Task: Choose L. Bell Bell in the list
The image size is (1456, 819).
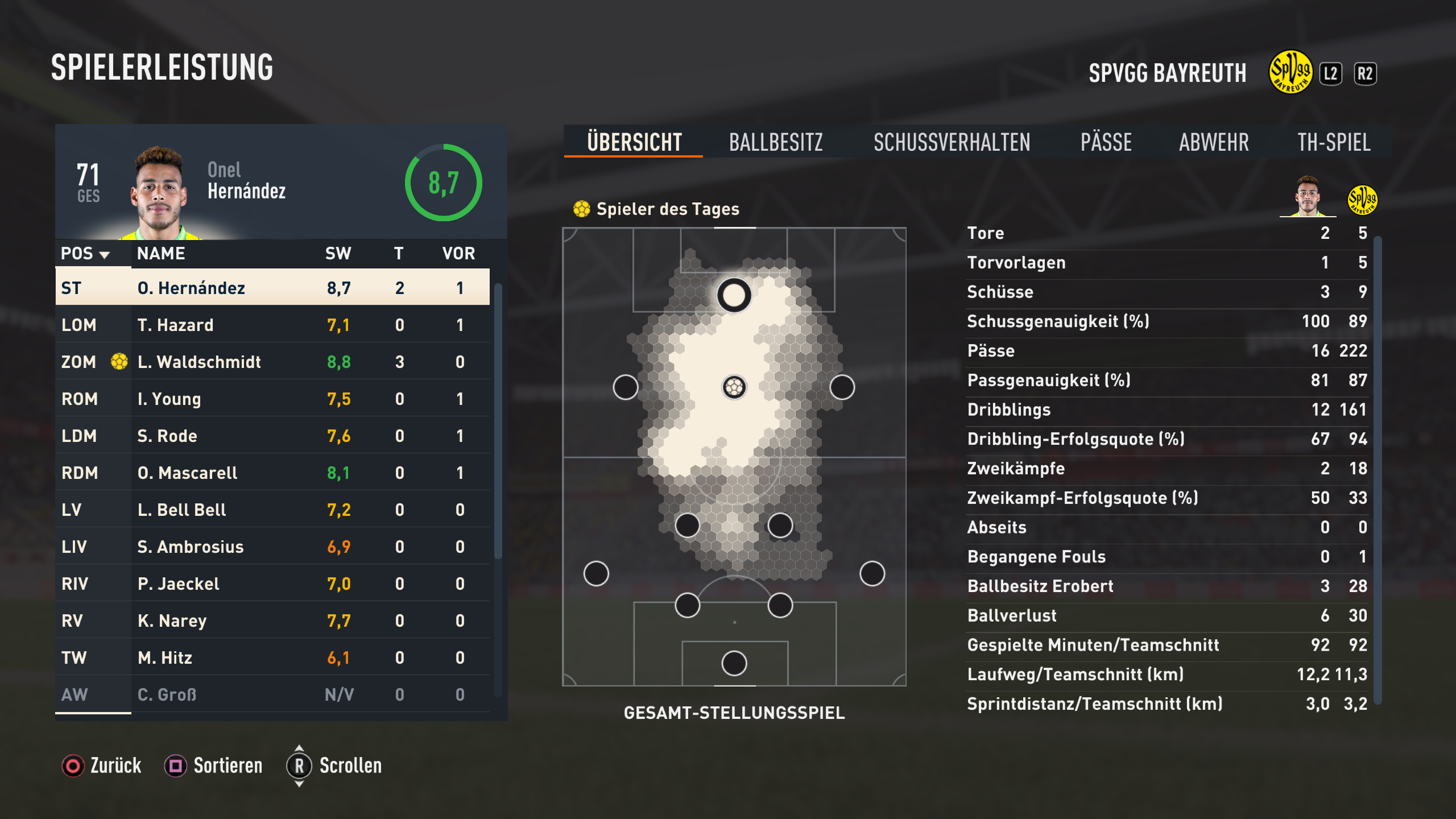Action: [272, 510]
